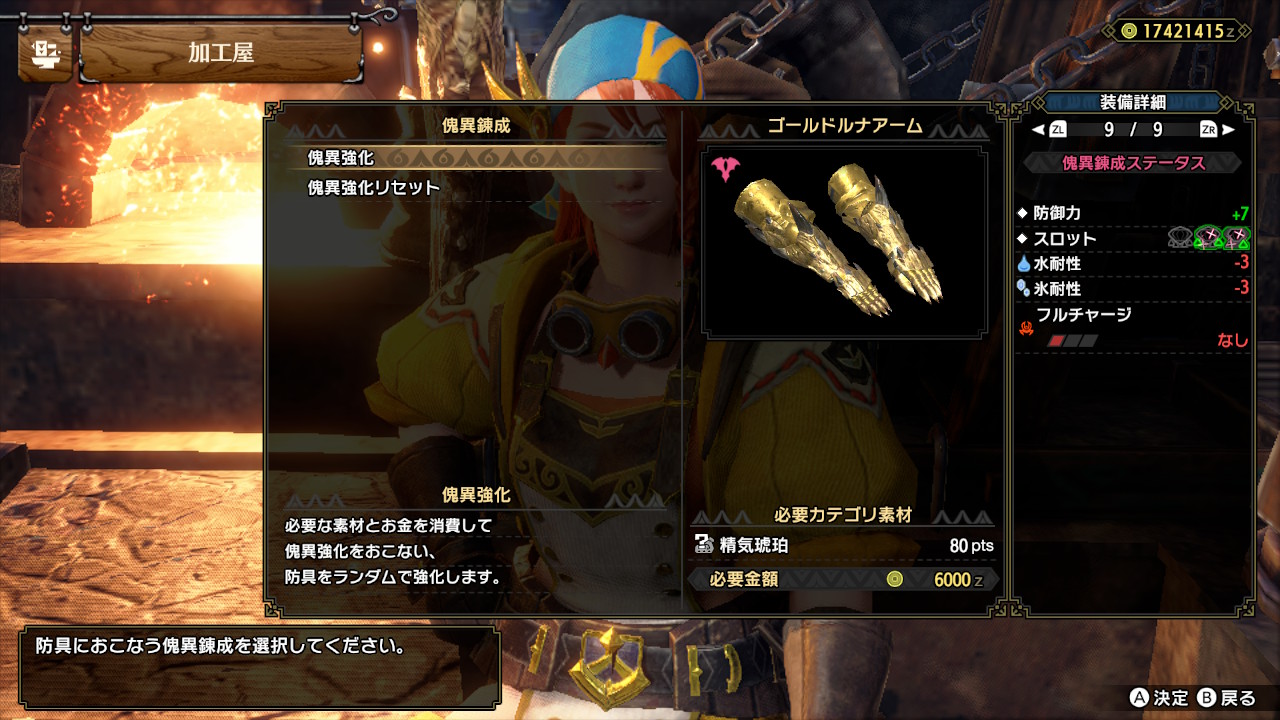The width and height of the screenshot is (1280, 720).
Task: Click the water droplet icon beside 水耐性
Action: pyautogui.click(x=1024, y=264)
